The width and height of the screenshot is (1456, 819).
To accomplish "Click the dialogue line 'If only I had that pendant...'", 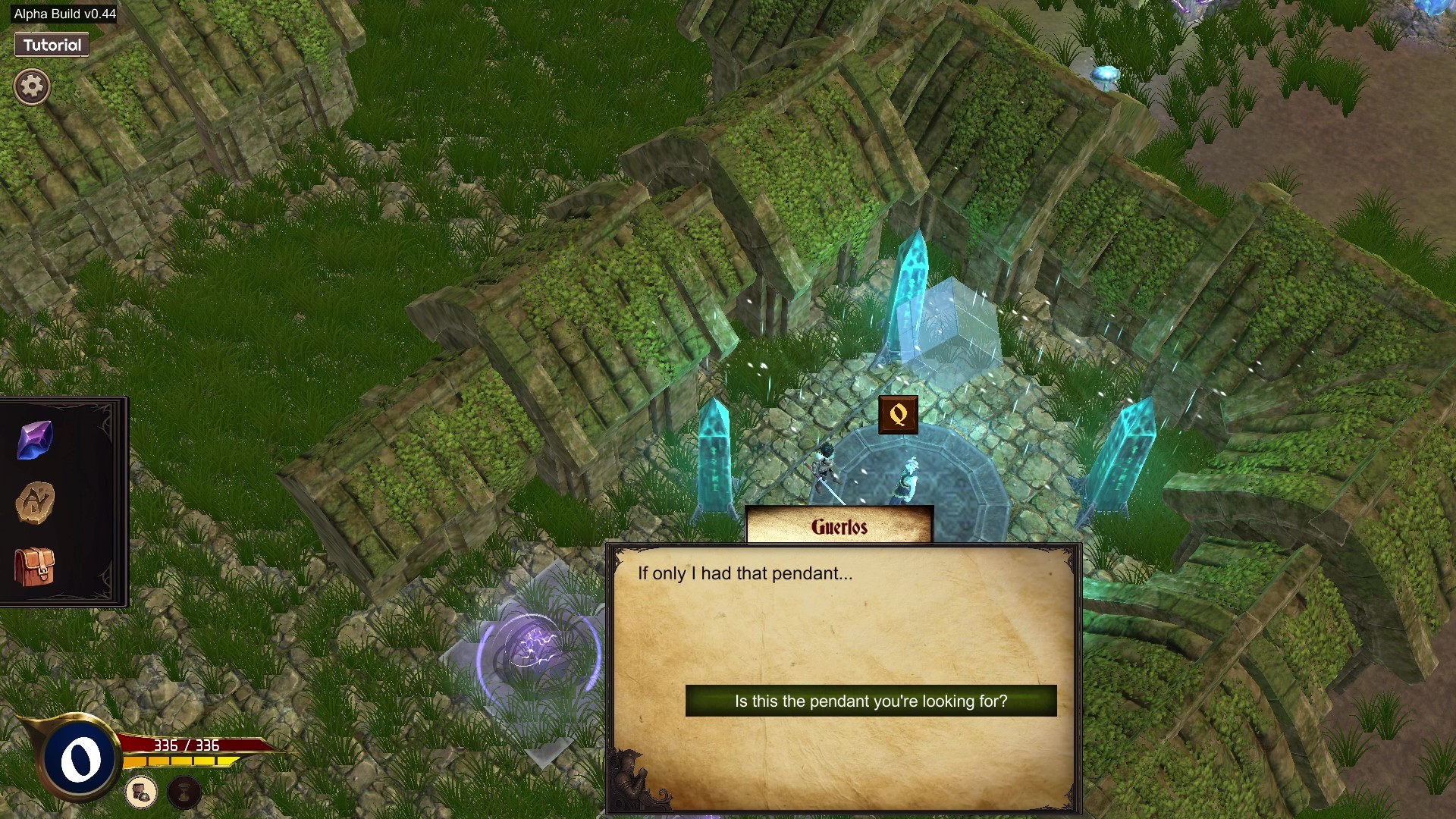I will [745, 574].
